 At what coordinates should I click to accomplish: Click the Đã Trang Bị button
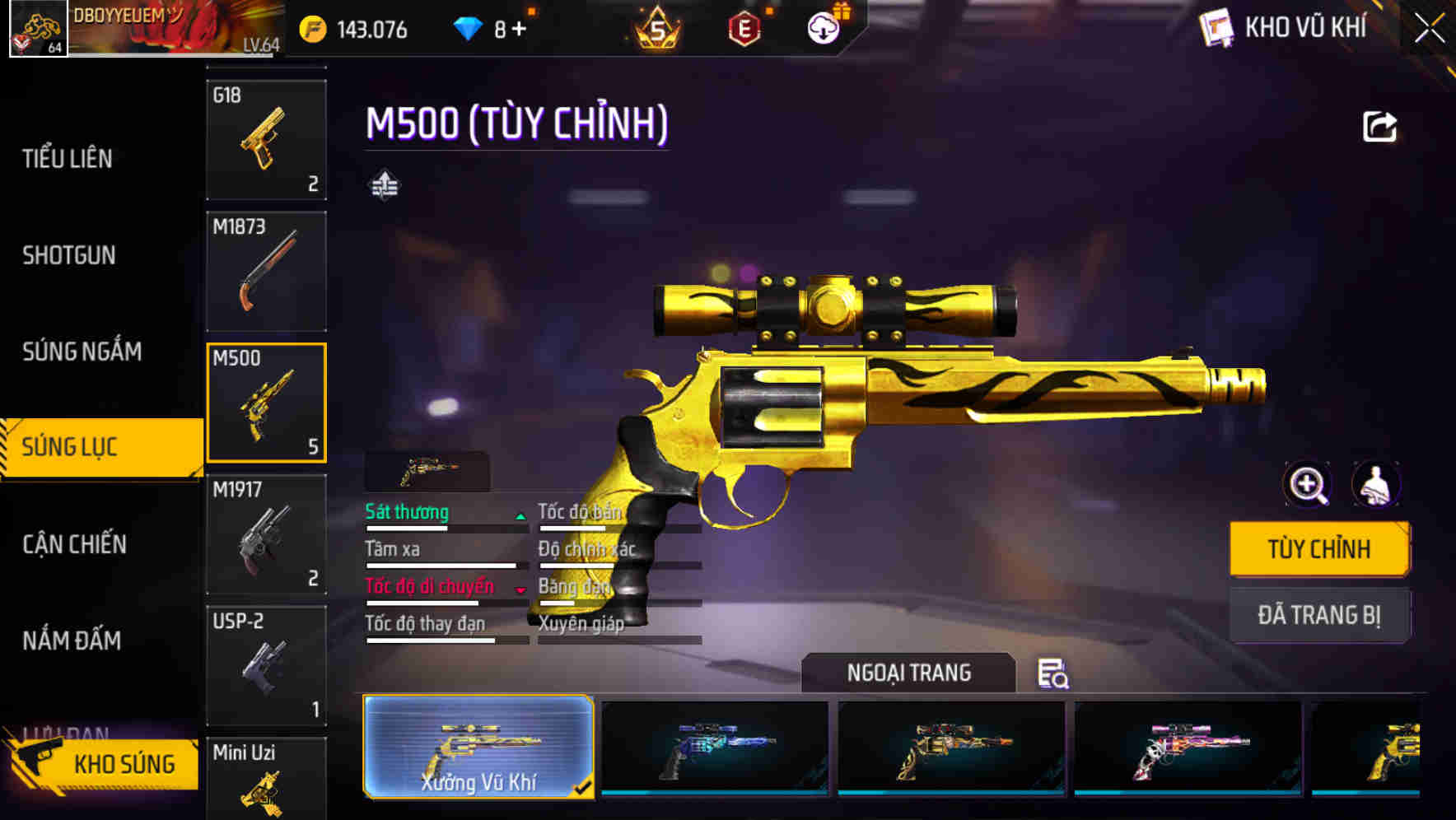pyautogui.click(x=1319, y=615)
